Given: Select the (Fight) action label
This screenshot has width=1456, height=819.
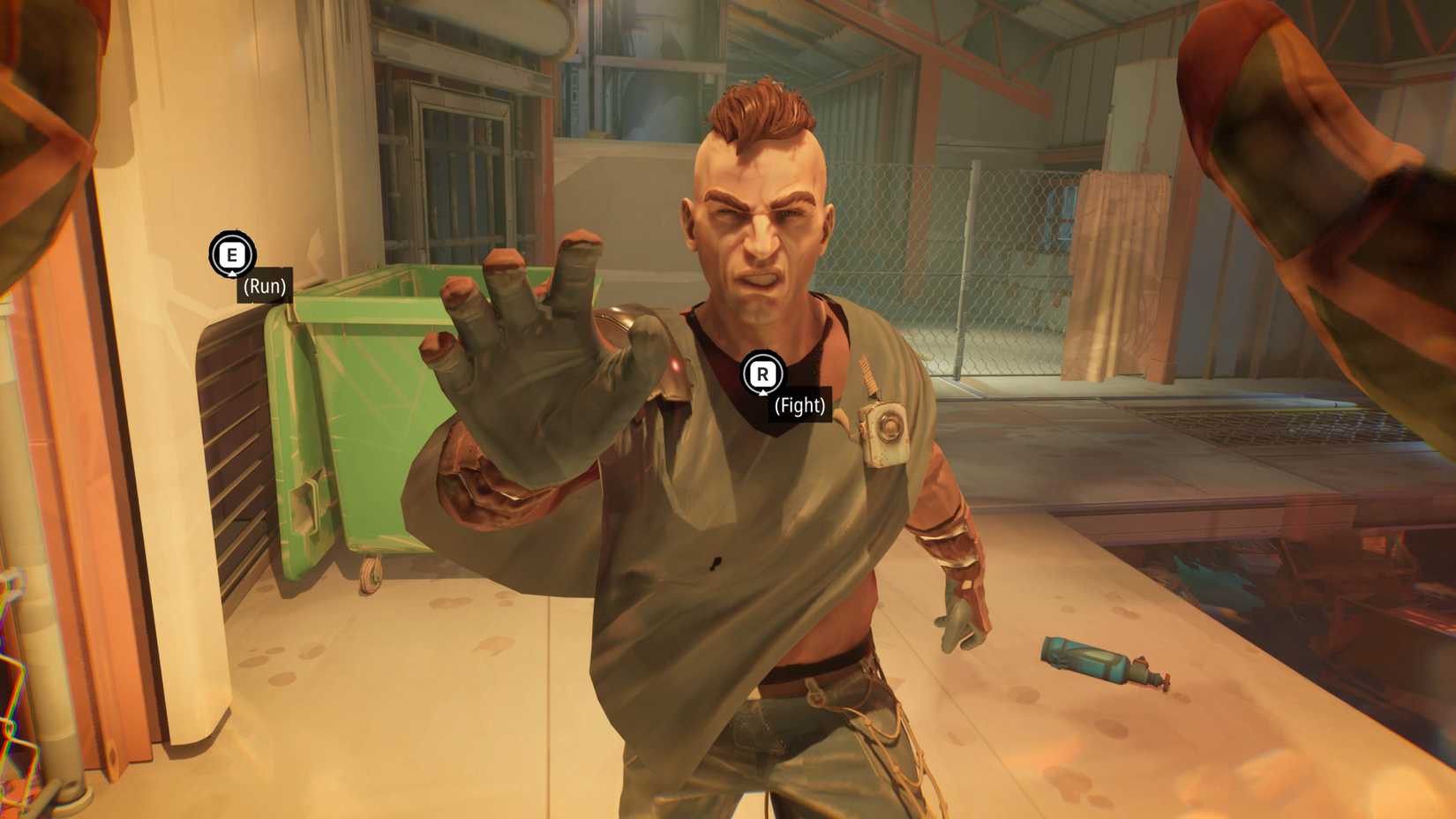Looking at the screenshot, I should [x=799, y=408].
